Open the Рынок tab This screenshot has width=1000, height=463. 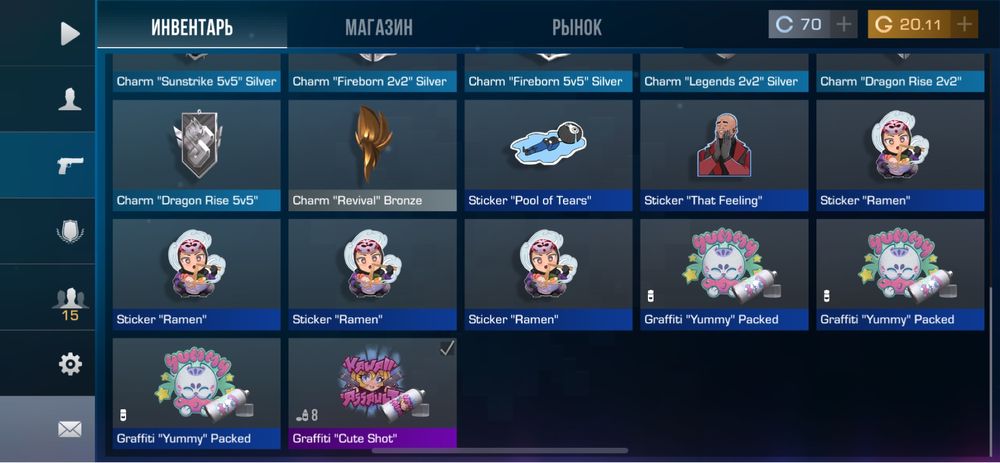[577, 27]
